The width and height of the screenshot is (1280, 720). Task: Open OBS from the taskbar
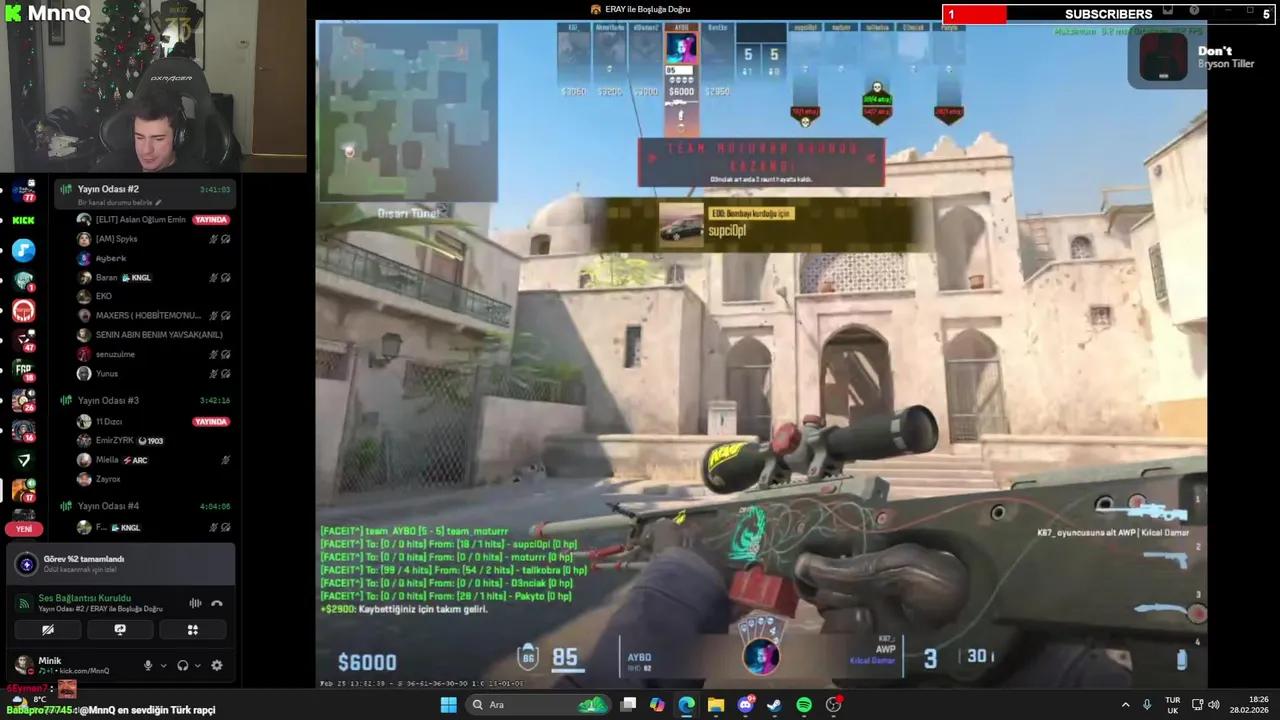click(832, 704)
